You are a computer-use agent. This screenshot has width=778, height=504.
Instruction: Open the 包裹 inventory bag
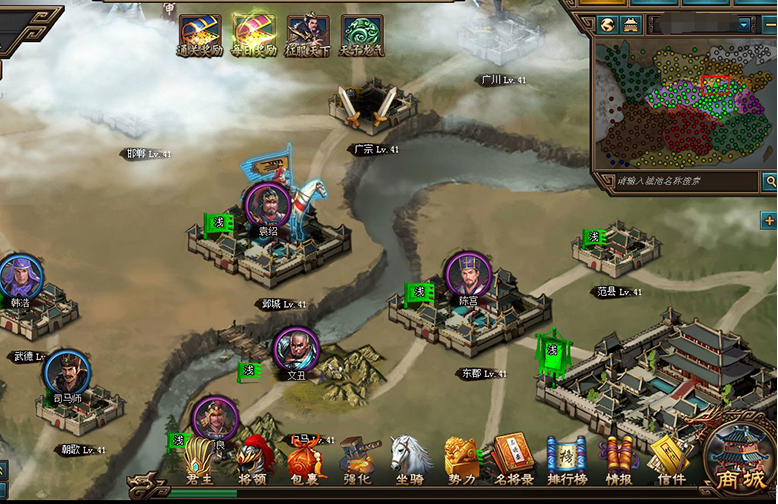tap(305, 461)
